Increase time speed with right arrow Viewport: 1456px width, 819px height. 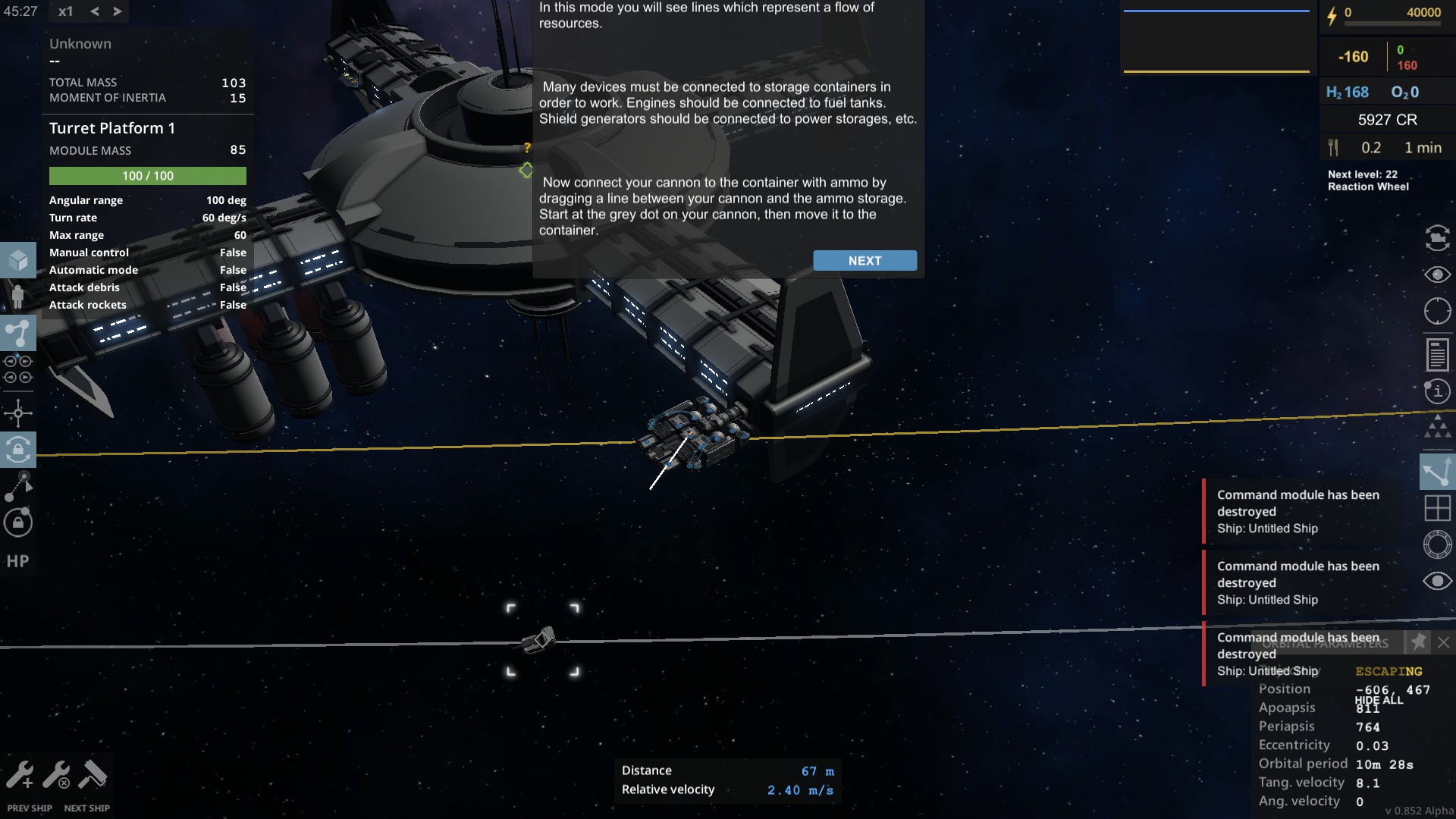[117, 11]
